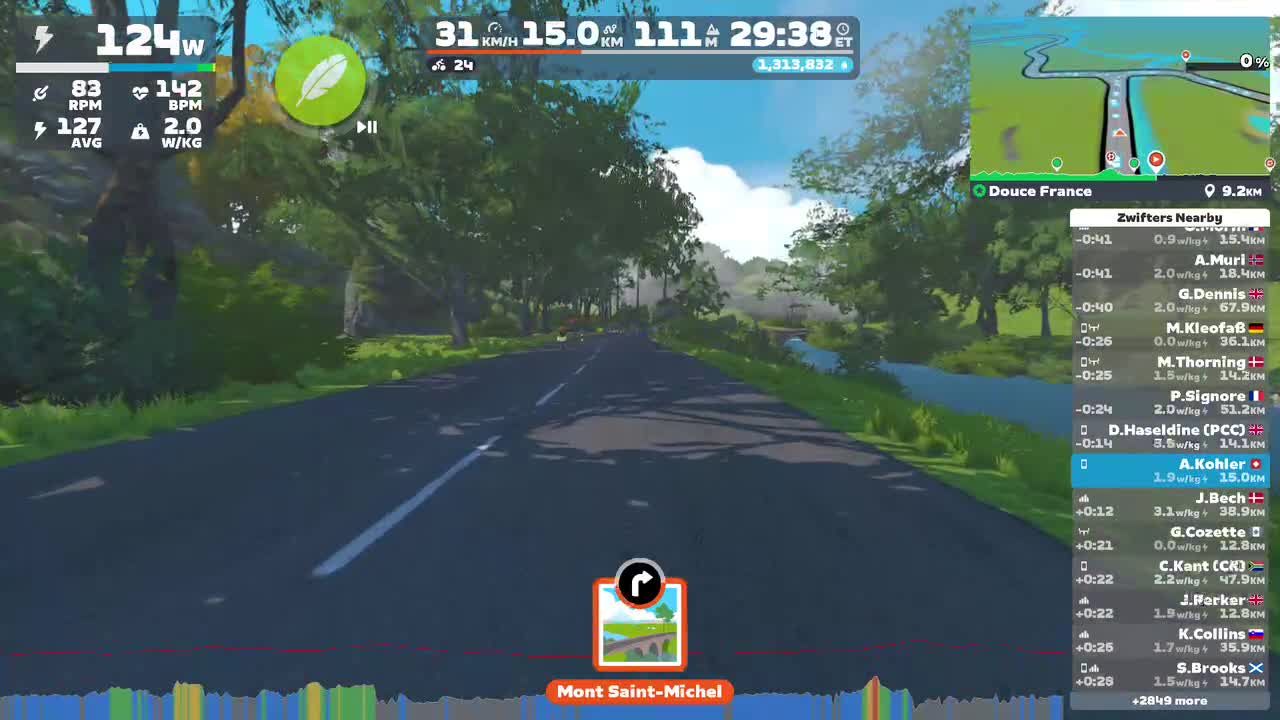Click the cadence icon next to 83 RPM
The height and width of the screenshot is (720, 1280).
tap(42, 90)
